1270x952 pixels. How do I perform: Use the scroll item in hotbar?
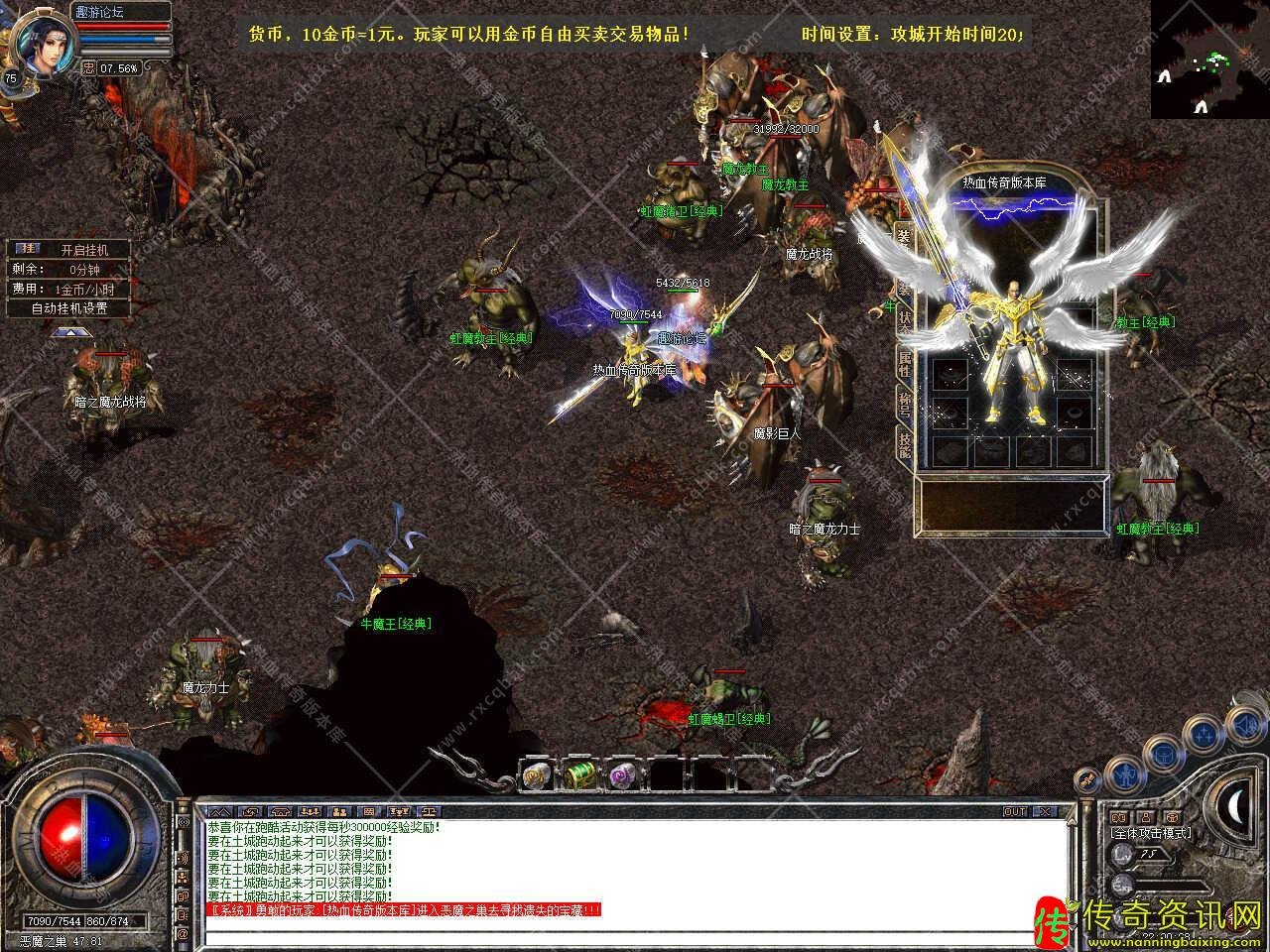click(537, 774)
